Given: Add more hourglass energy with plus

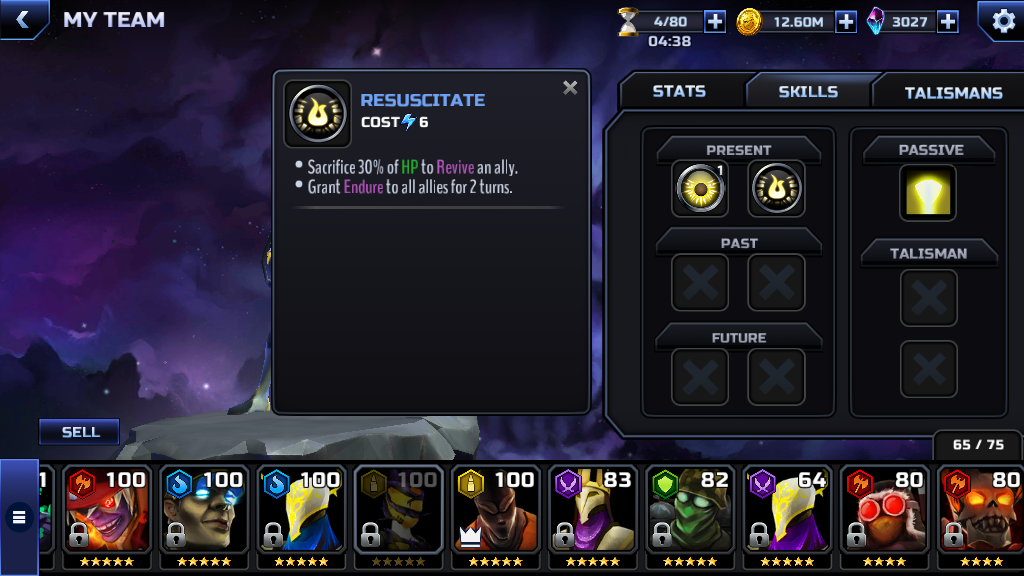Looking at the screenshot, I should (715, 21).
